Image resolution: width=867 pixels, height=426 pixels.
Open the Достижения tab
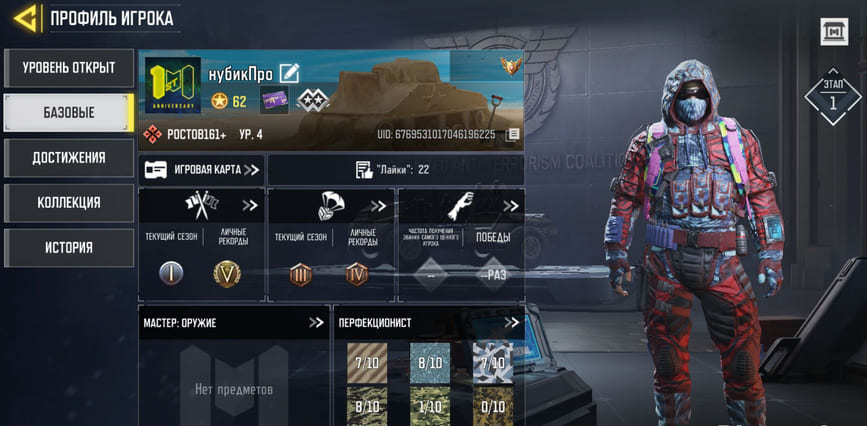tap(68, 158)
